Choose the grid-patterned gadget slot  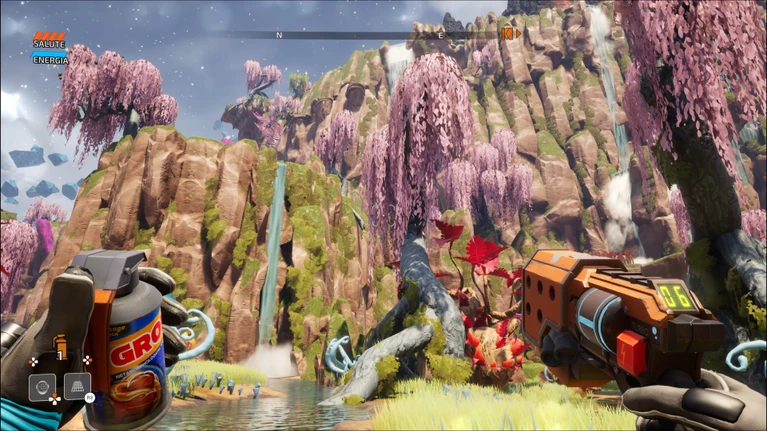point(77,385)
